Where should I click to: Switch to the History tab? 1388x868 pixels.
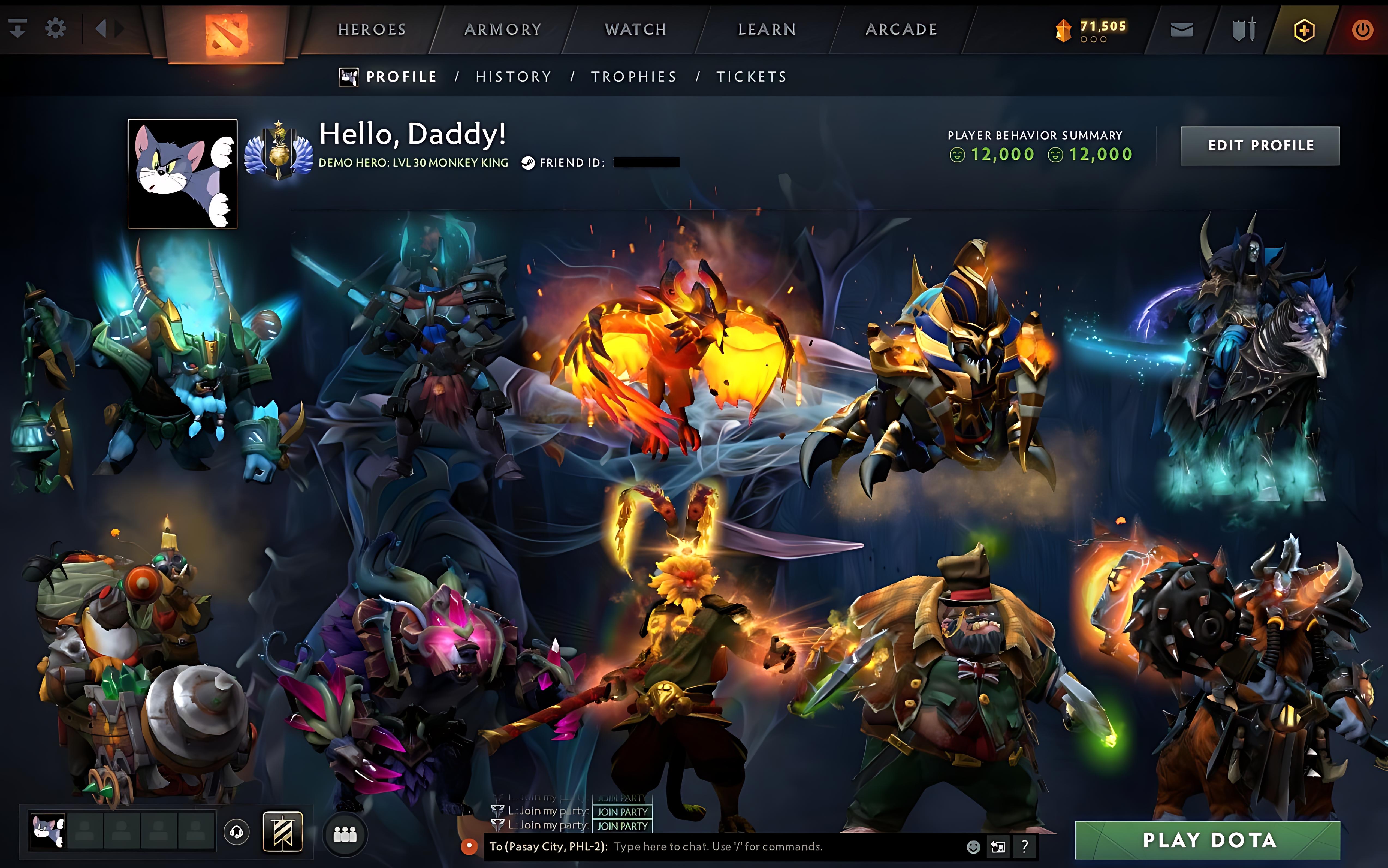513,76
